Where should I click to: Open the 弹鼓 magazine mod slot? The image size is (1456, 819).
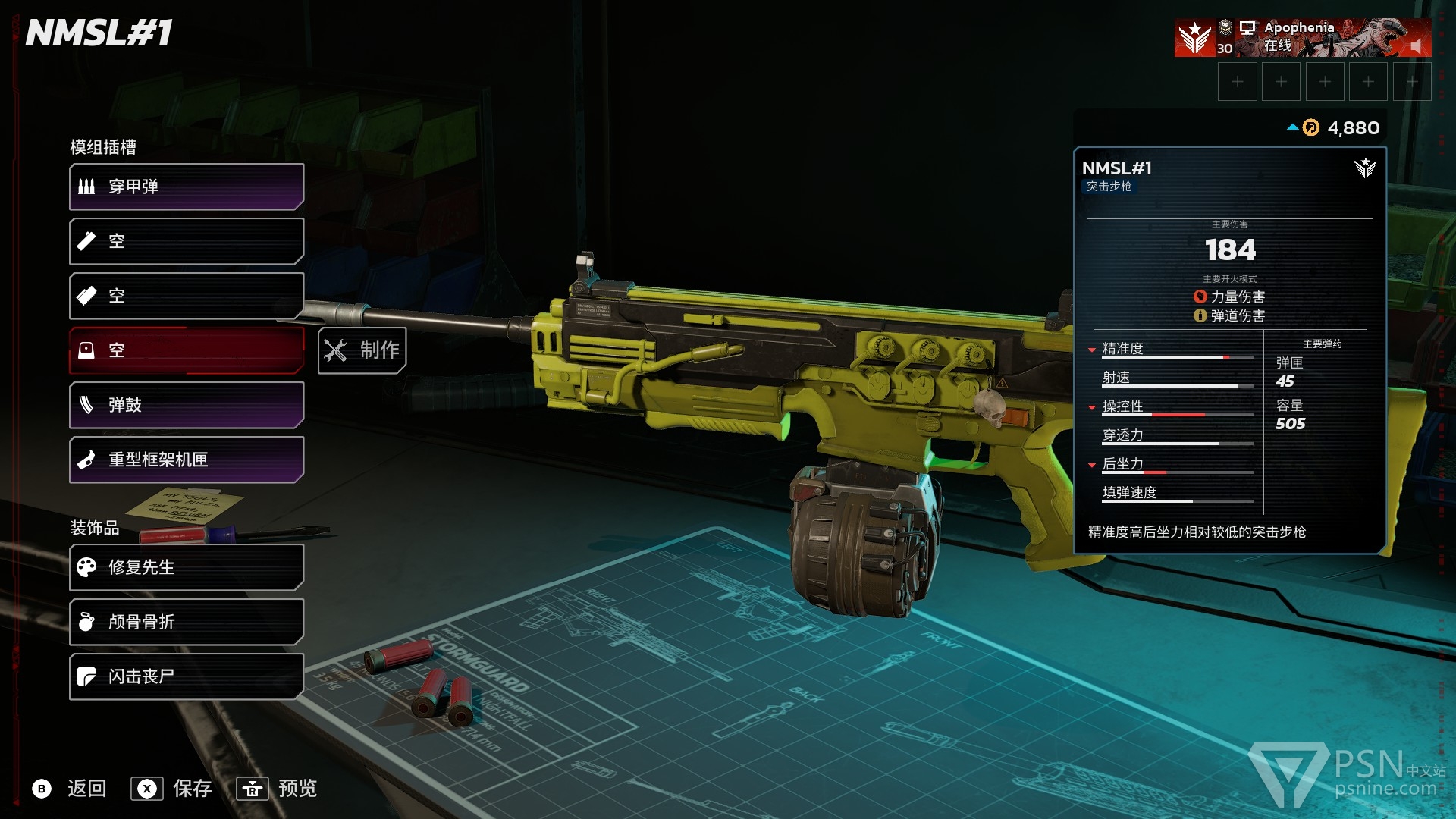pos(187,405)
